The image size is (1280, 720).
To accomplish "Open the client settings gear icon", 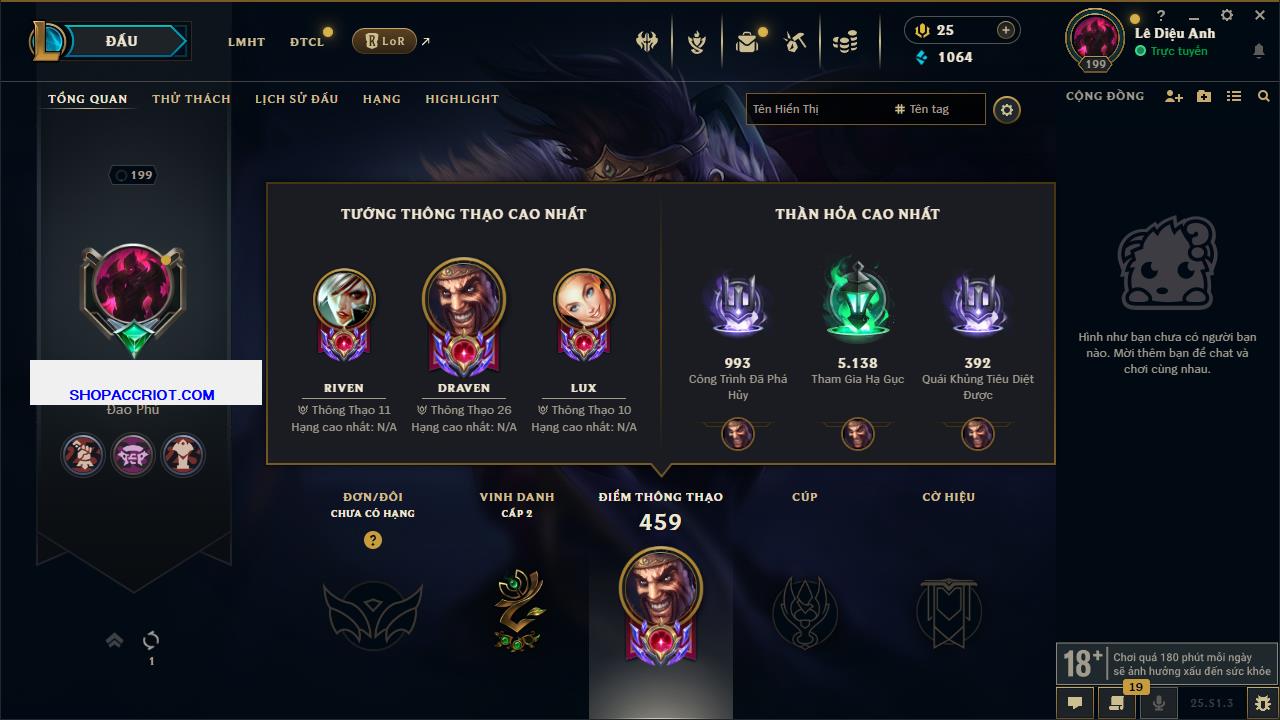I will point(1227,15).
